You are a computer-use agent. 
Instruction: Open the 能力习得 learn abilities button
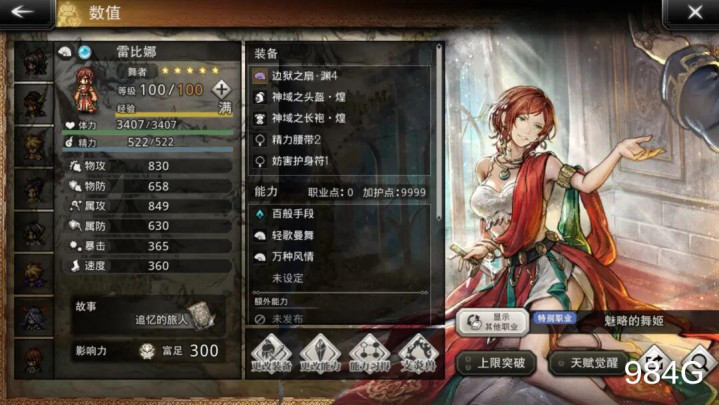pos(372,354)
